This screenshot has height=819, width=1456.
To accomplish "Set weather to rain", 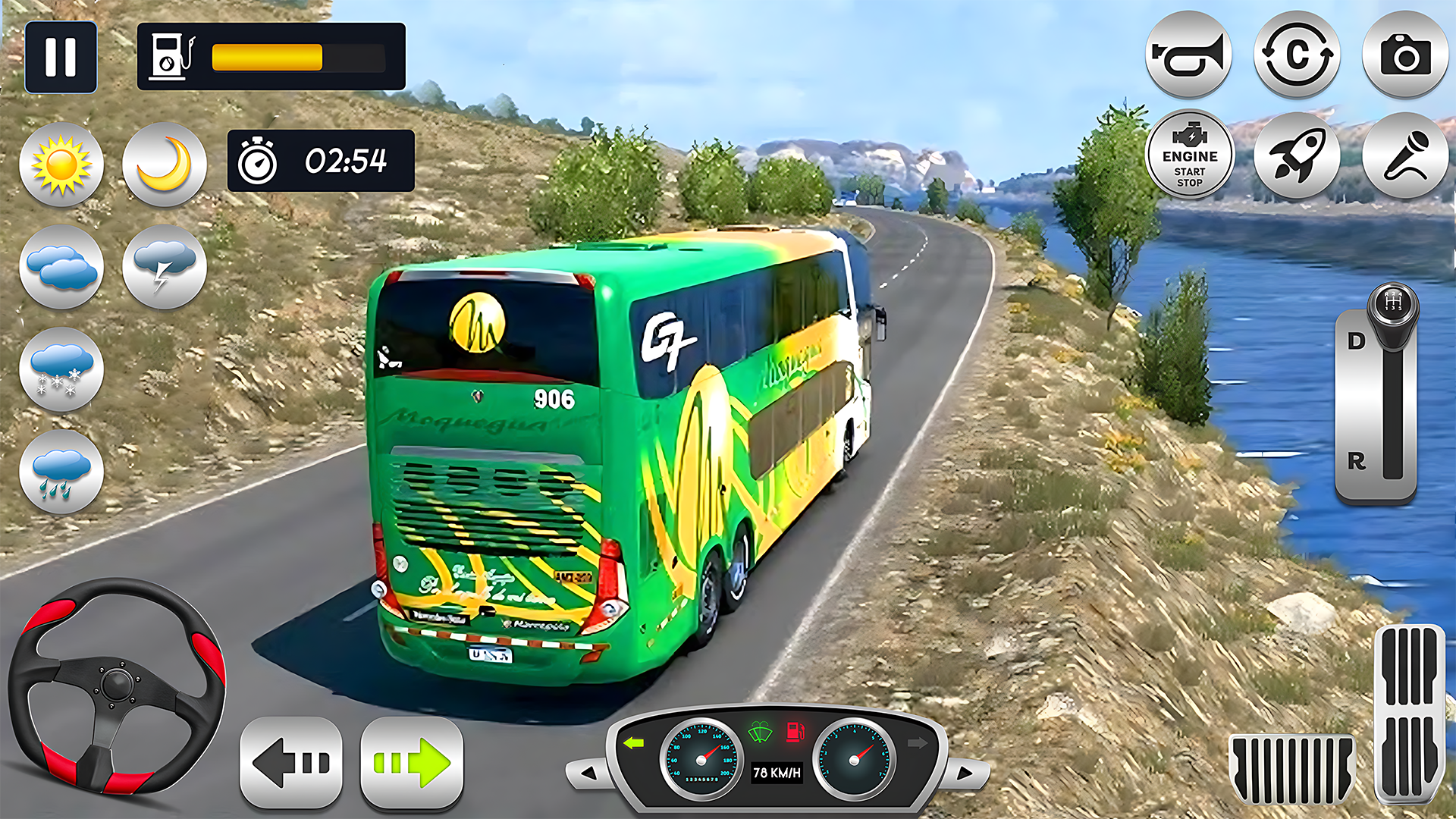I will [61, 472].
